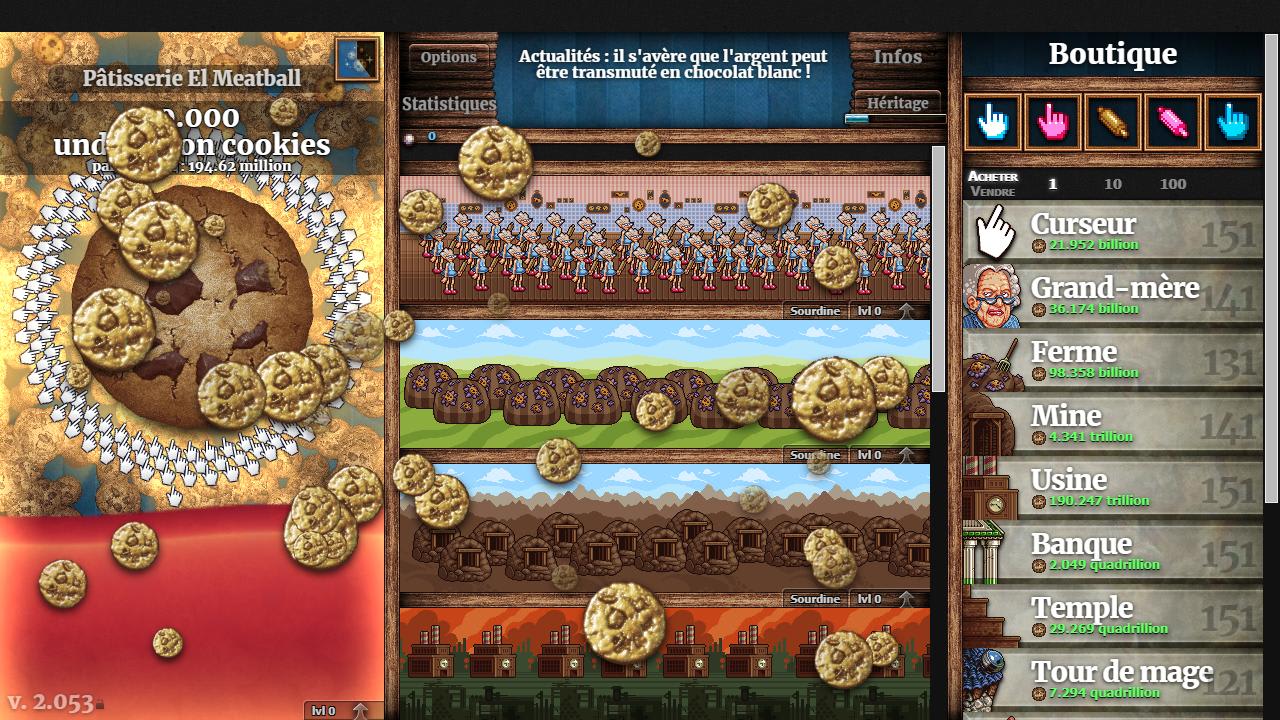Open the Infos panel

[895, 57]
